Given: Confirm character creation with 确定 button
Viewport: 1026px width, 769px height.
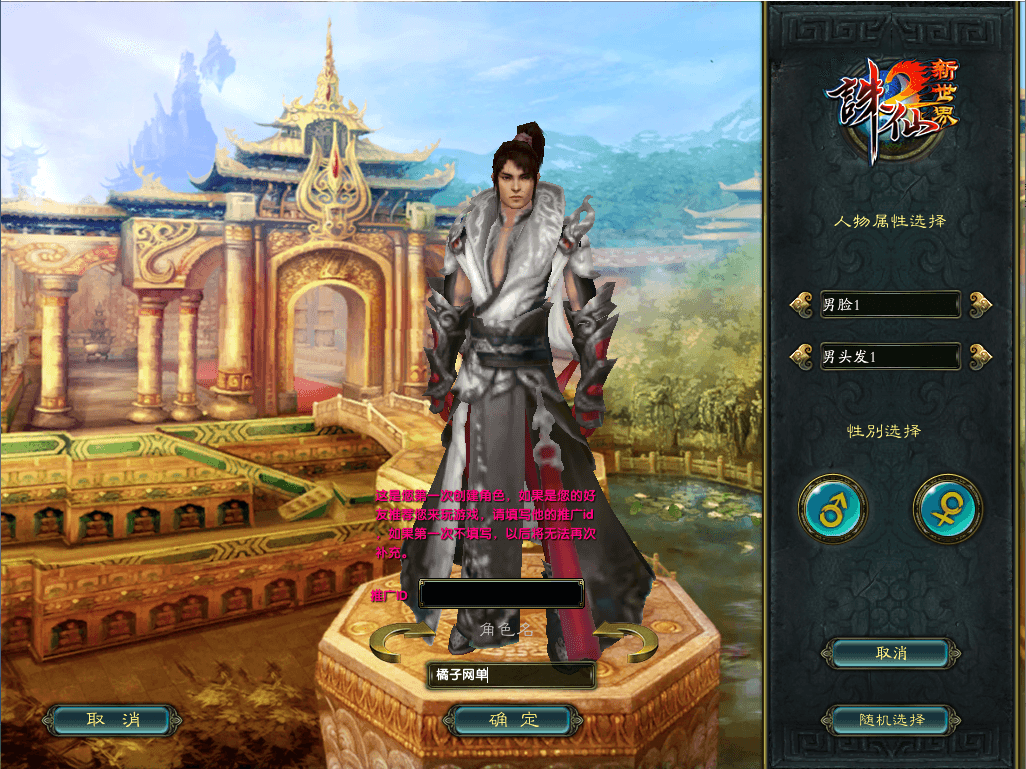Looking at the screenshot, I should 513,720.
